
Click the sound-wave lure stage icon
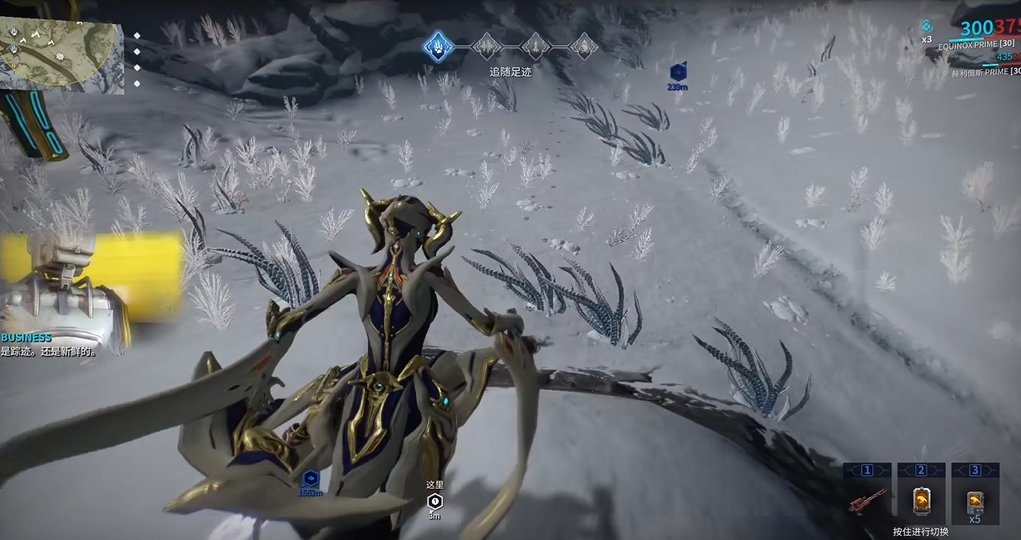point(486,46)
